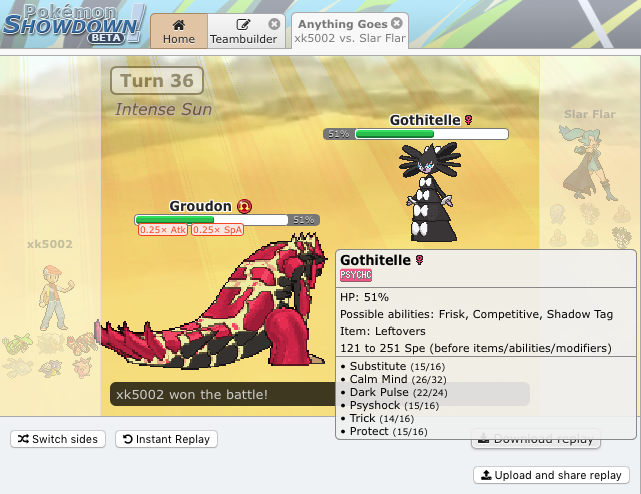Upload and share replay
Image resolution: width=641 pixels, height=494 pixels.
[x=551, y=475]
